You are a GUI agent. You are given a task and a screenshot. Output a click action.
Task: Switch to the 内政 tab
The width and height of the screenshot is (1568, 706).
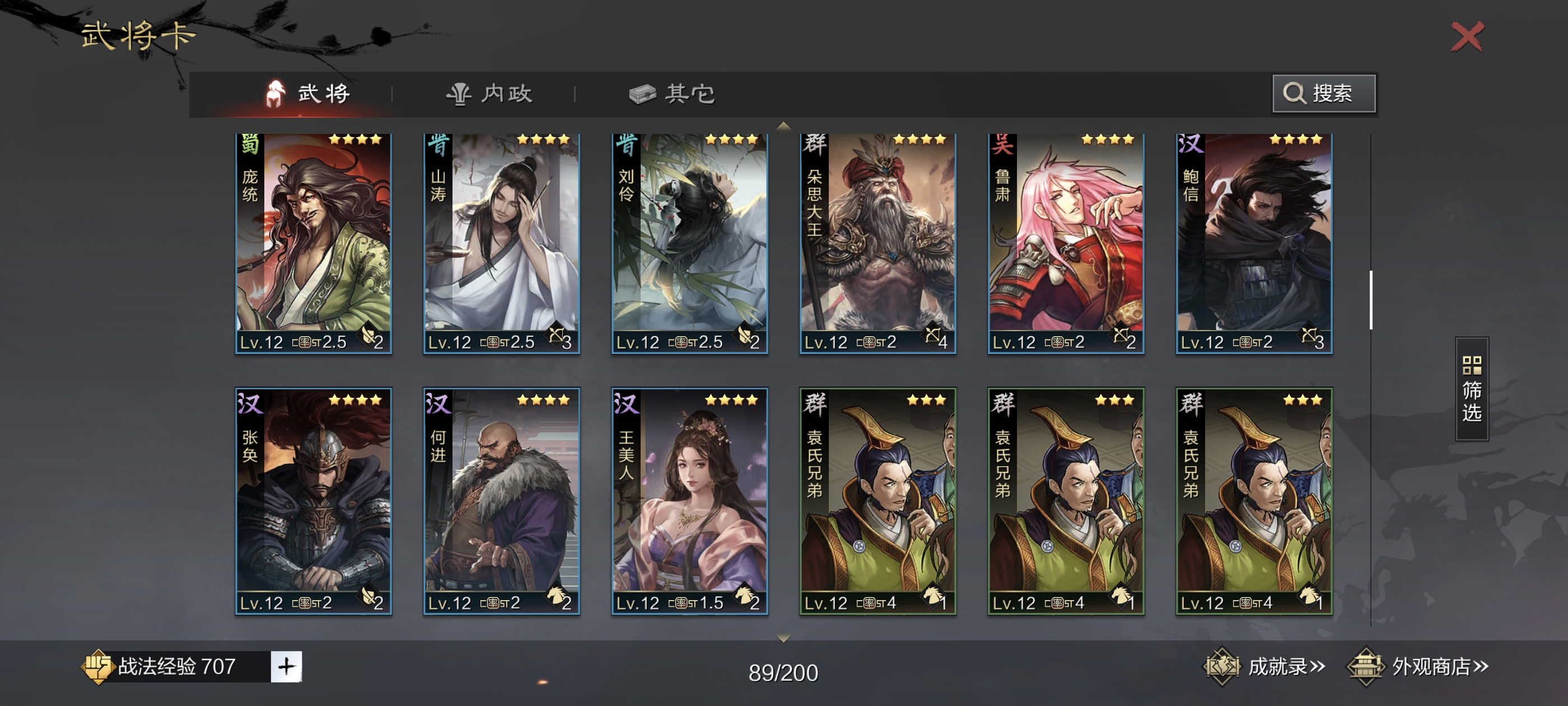click(489, 94)
